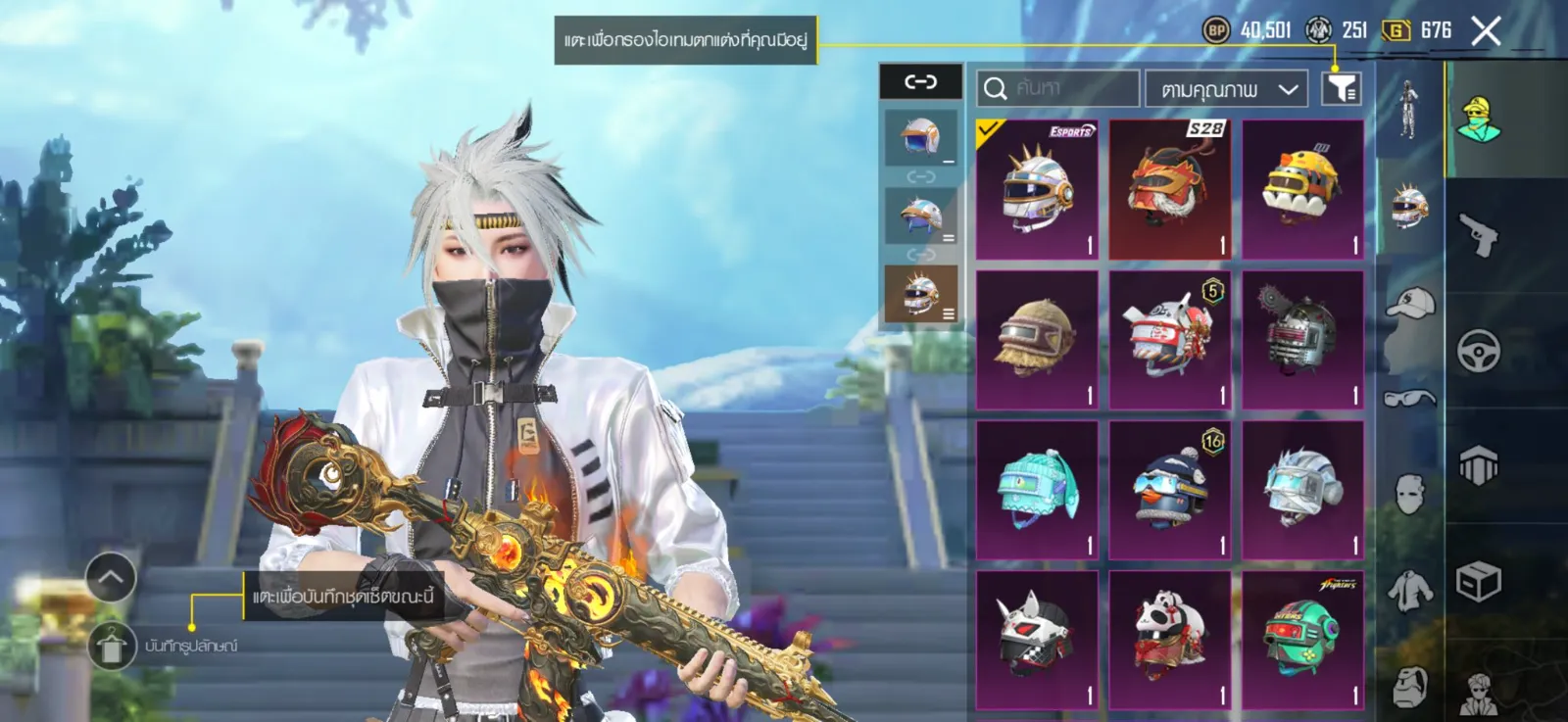Save the current outfit with hanger button
The height and width of the screenshot is (722, 1568).
(111, 647)
